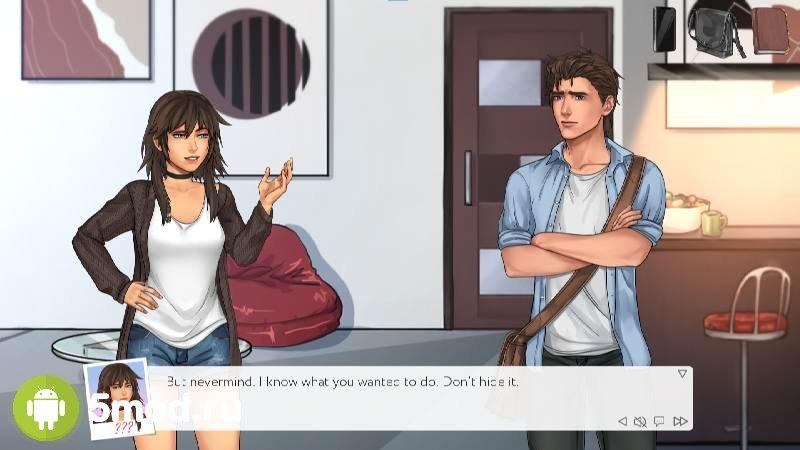This screenshot has width=800, height=450.
Task: Open the smartphone icon
Action: click(665, 28)
